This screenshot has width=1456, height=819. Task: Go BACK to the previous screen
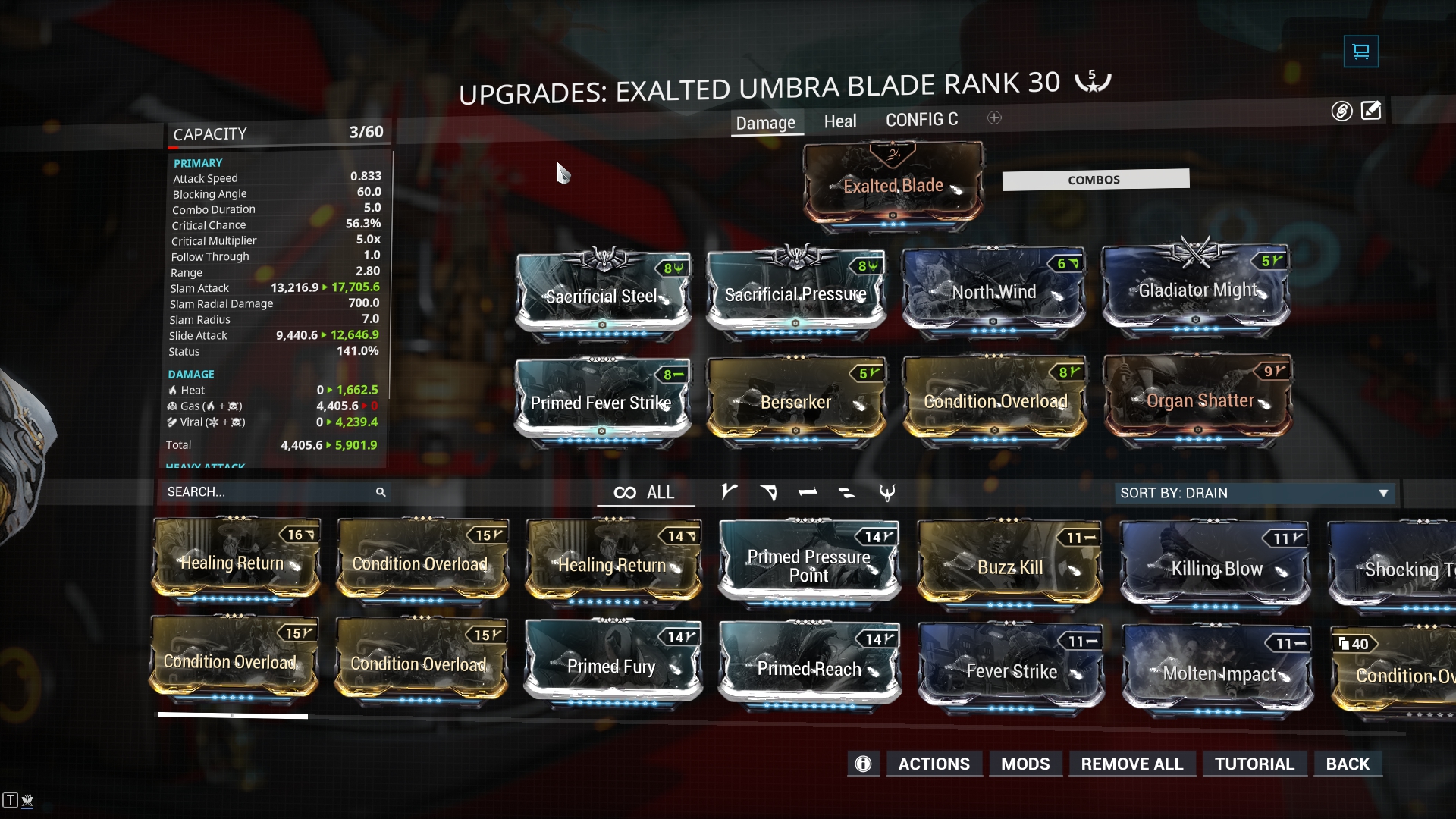pyautogui.click(x=1348, y=764)
